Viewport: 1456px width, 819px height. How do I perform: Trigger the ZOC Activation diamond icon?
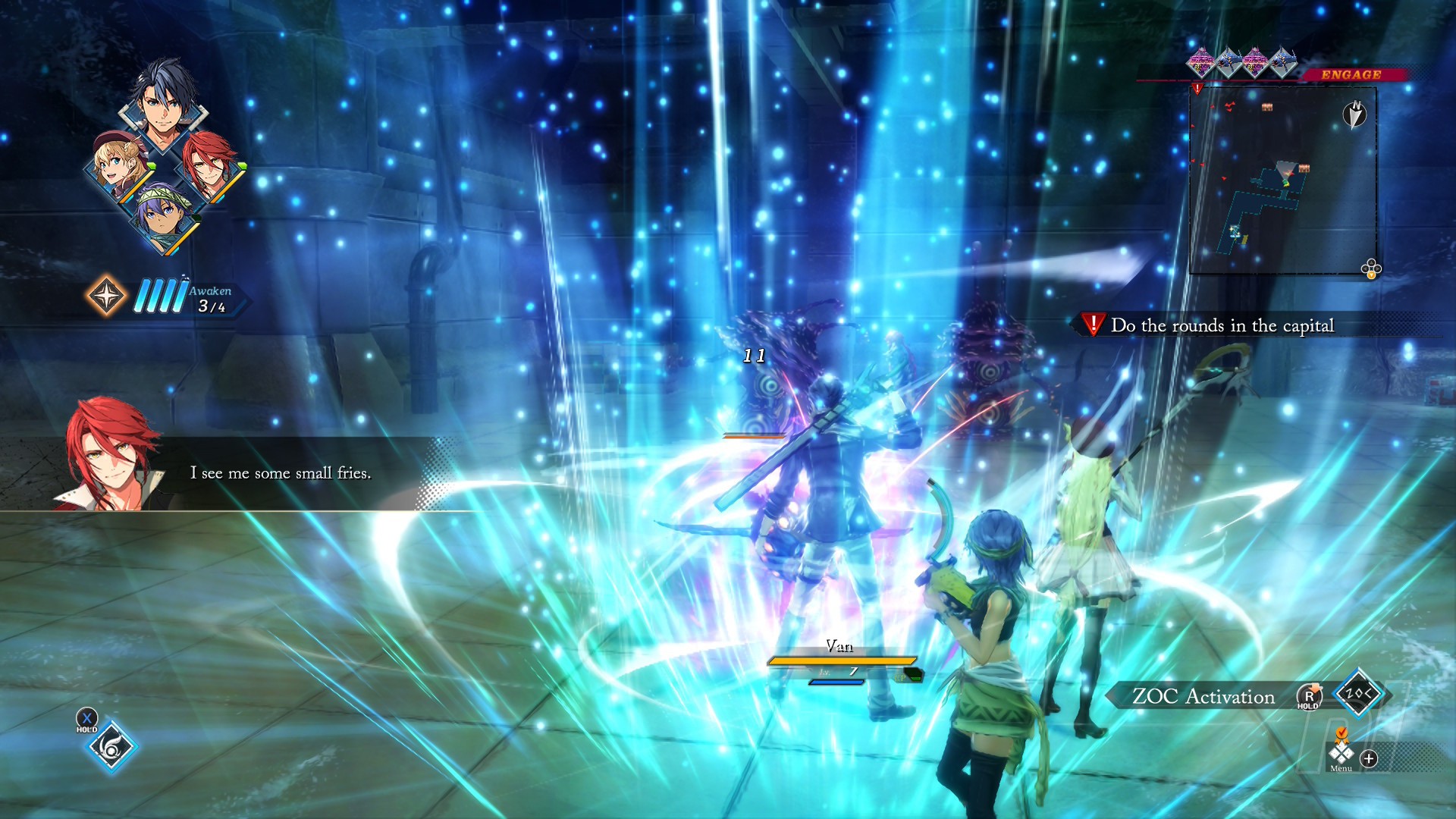pos(1357,692)
